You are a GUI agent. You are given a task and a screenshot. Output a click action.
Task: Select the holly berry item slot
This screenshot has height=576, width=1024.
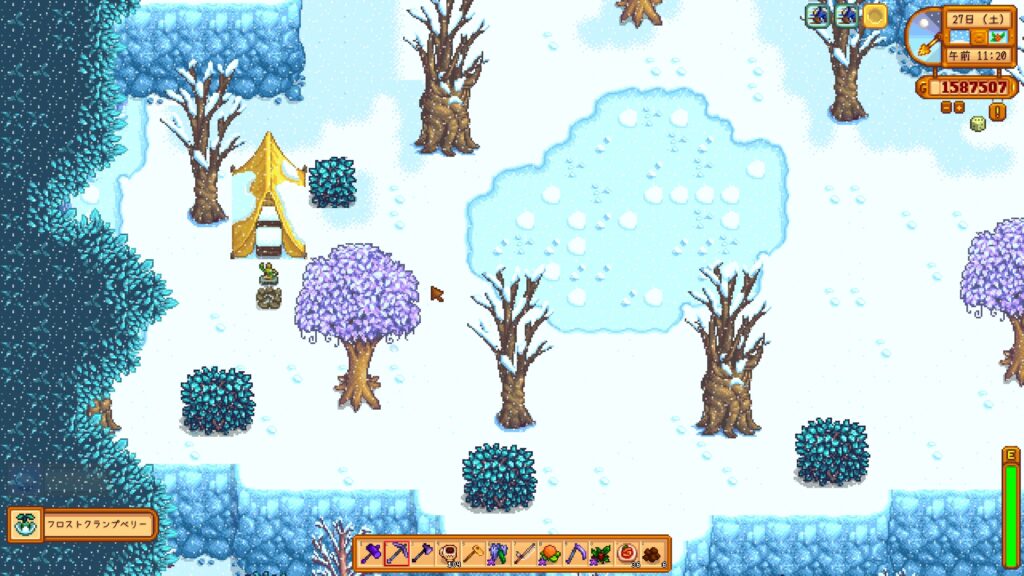point(601,552)
